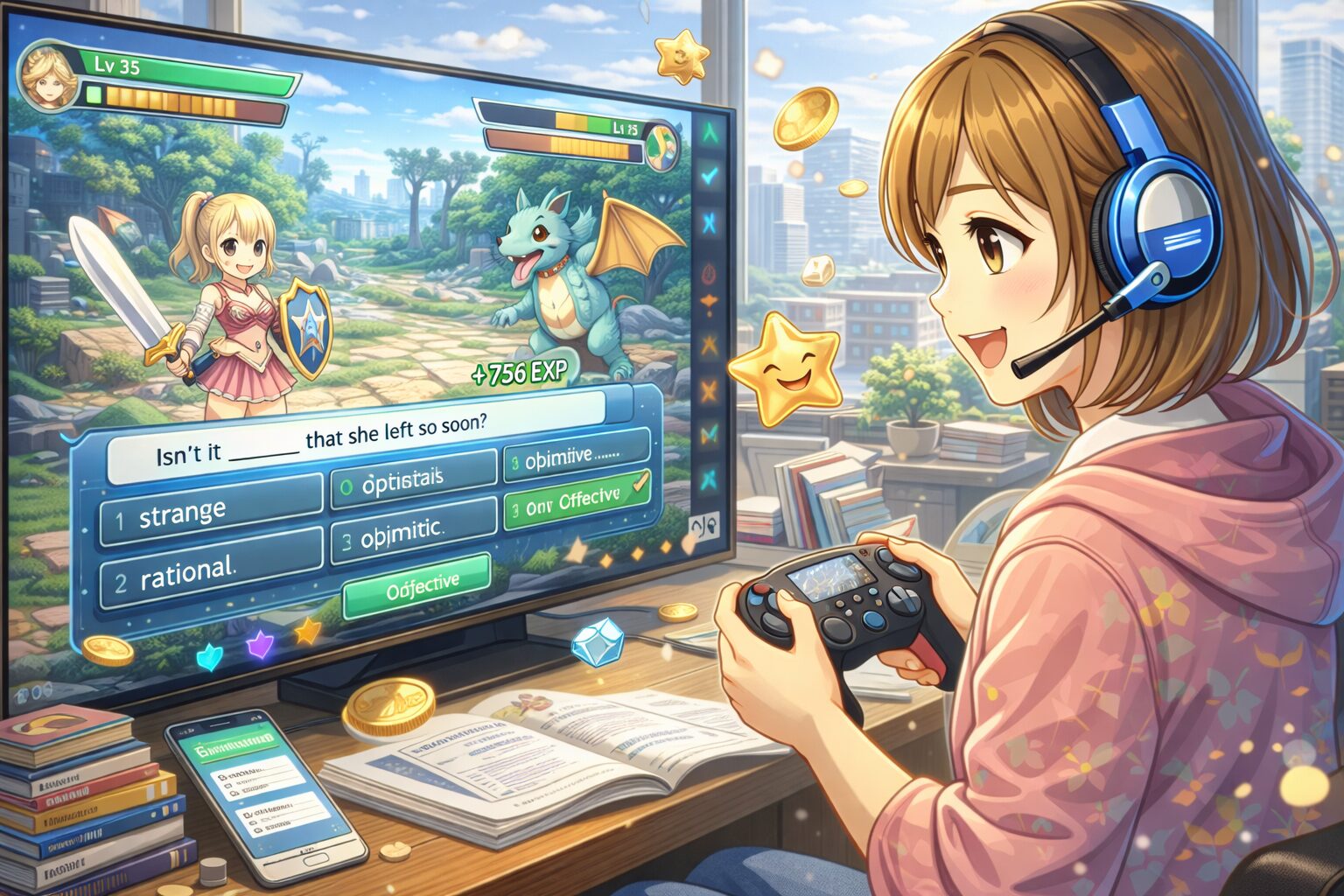Click the cyan checkmark sidebar icon
Image resolution: width=1344 pixels, height=896 pixels.
[710, 176]
